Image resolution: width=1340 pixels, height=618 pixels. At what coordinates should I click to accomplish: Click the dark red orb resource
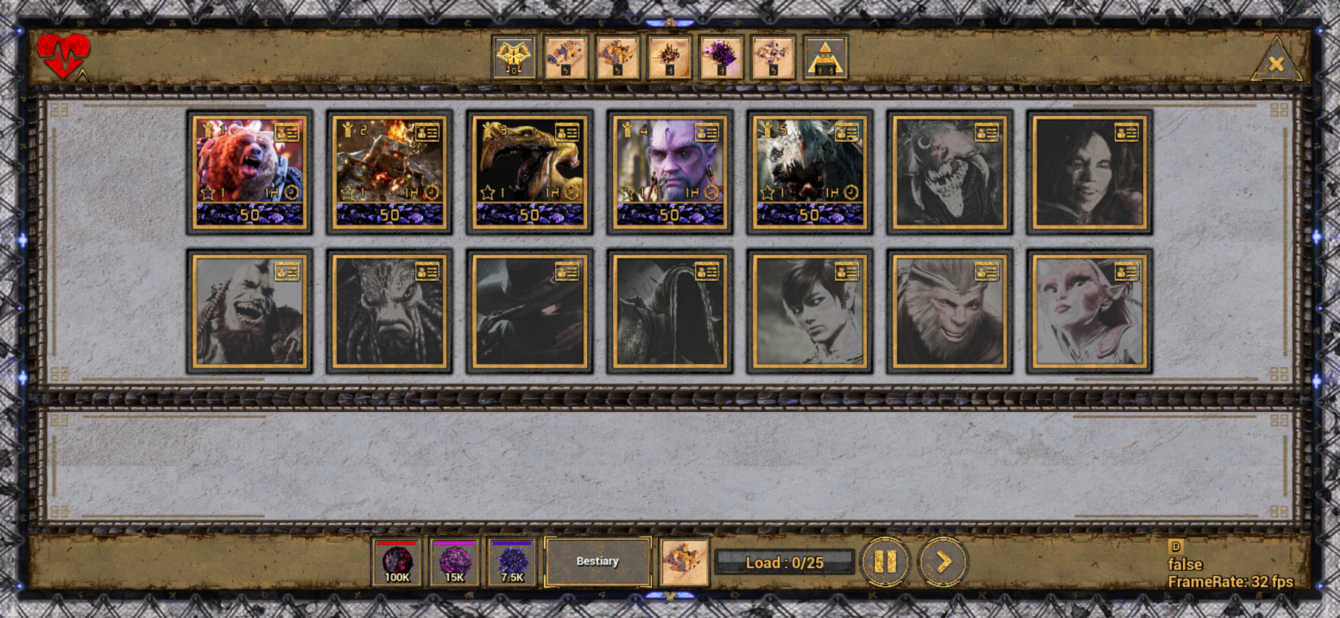(397, 561)
